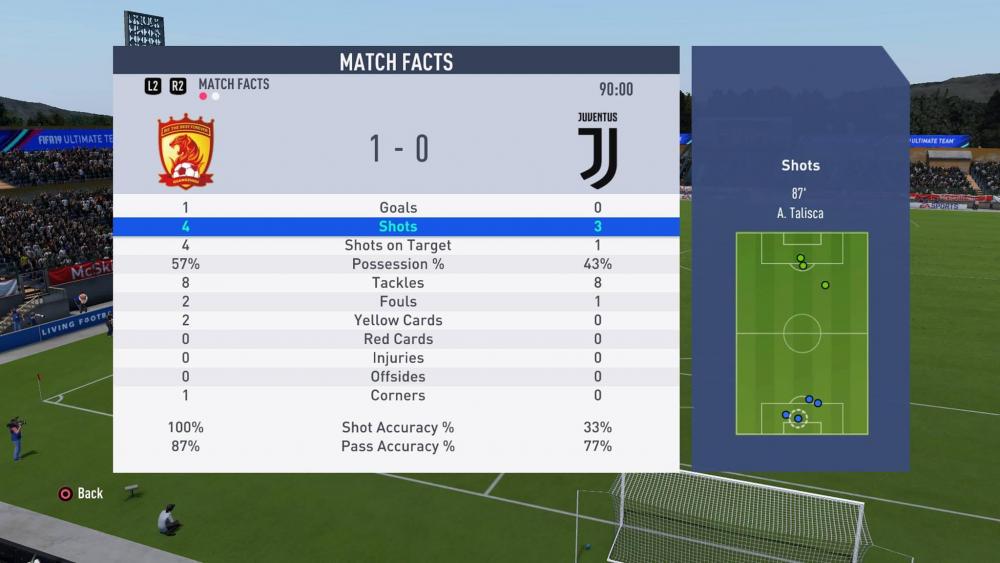Select the Goals stat row
Screen dimensions: 1000x563
(397, 208)
